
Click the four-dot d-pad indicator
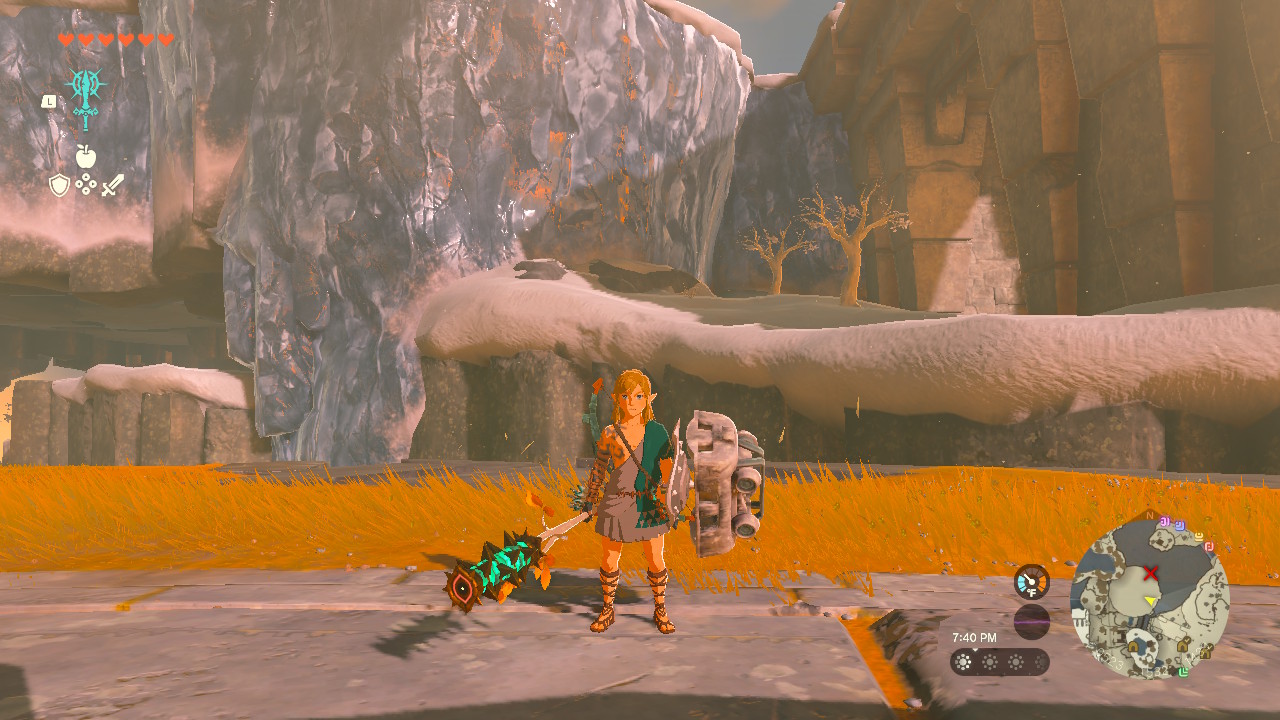click(86, 185)
